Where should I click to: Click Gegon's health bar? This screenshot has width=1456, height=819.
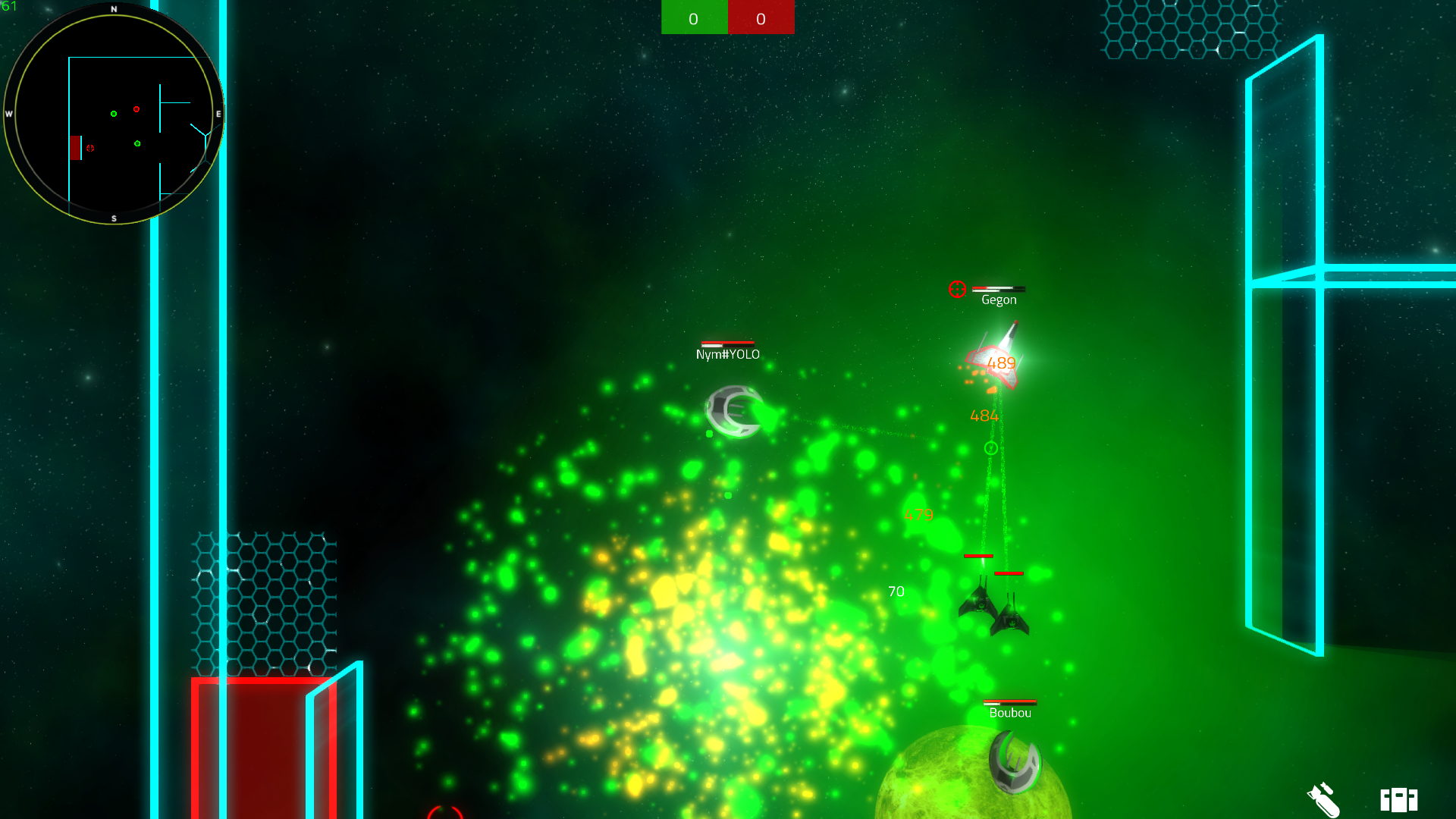(999, 289)
